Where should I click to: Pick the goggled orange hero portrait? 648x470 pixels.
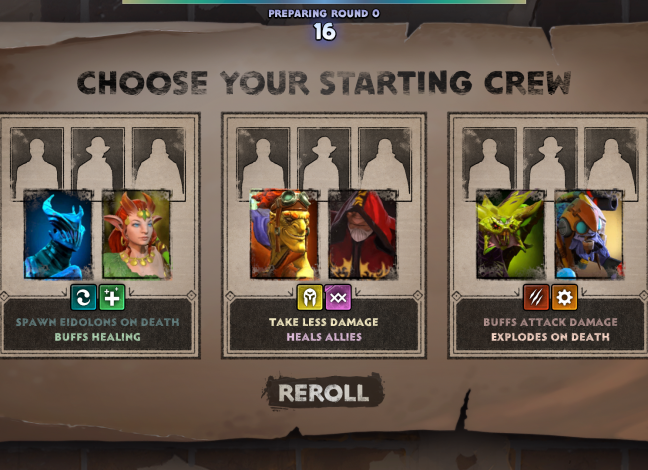point(284,234)
